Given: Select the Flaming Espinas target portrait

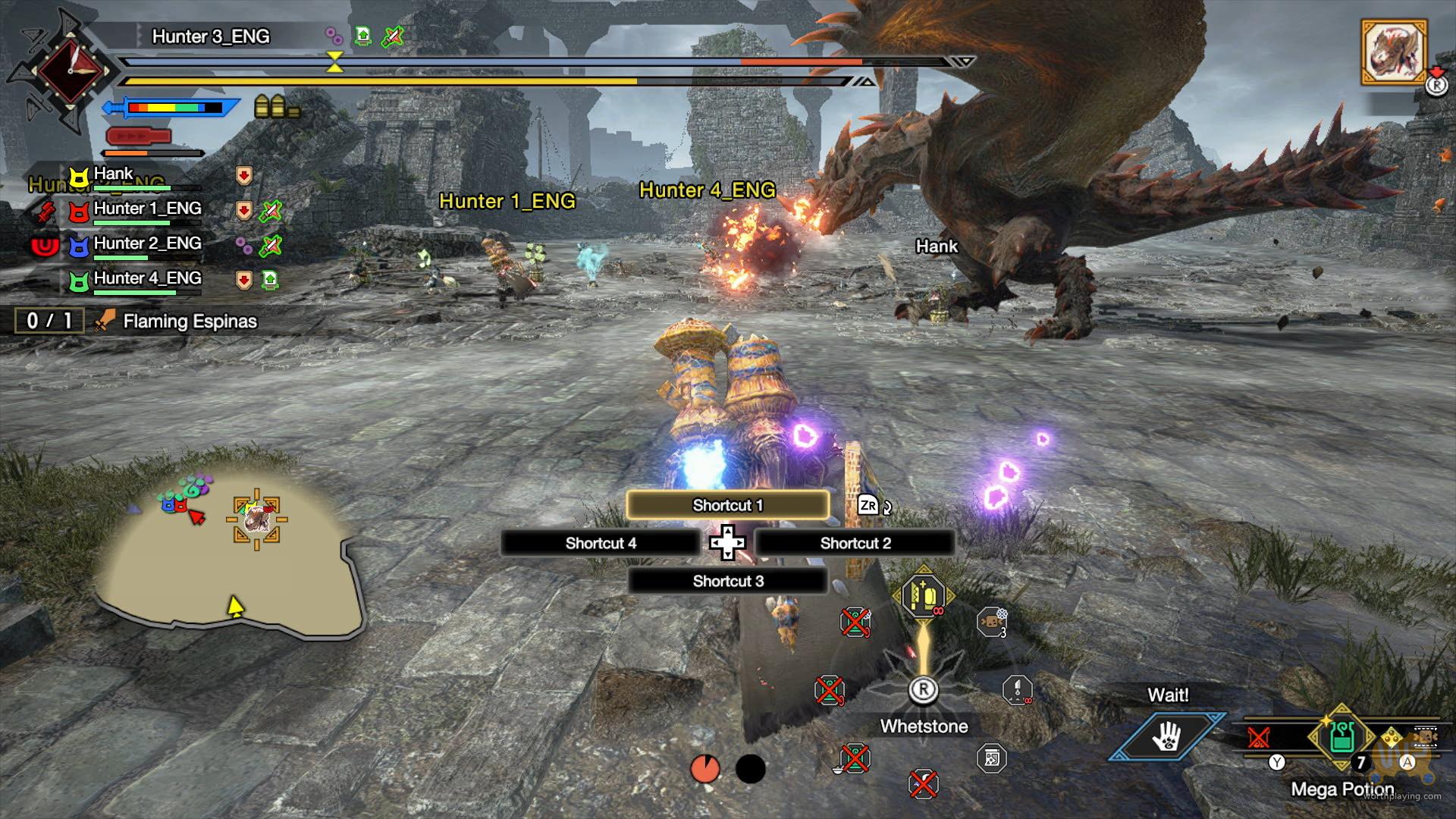Looking at the screenshot, I should 1394,52.
